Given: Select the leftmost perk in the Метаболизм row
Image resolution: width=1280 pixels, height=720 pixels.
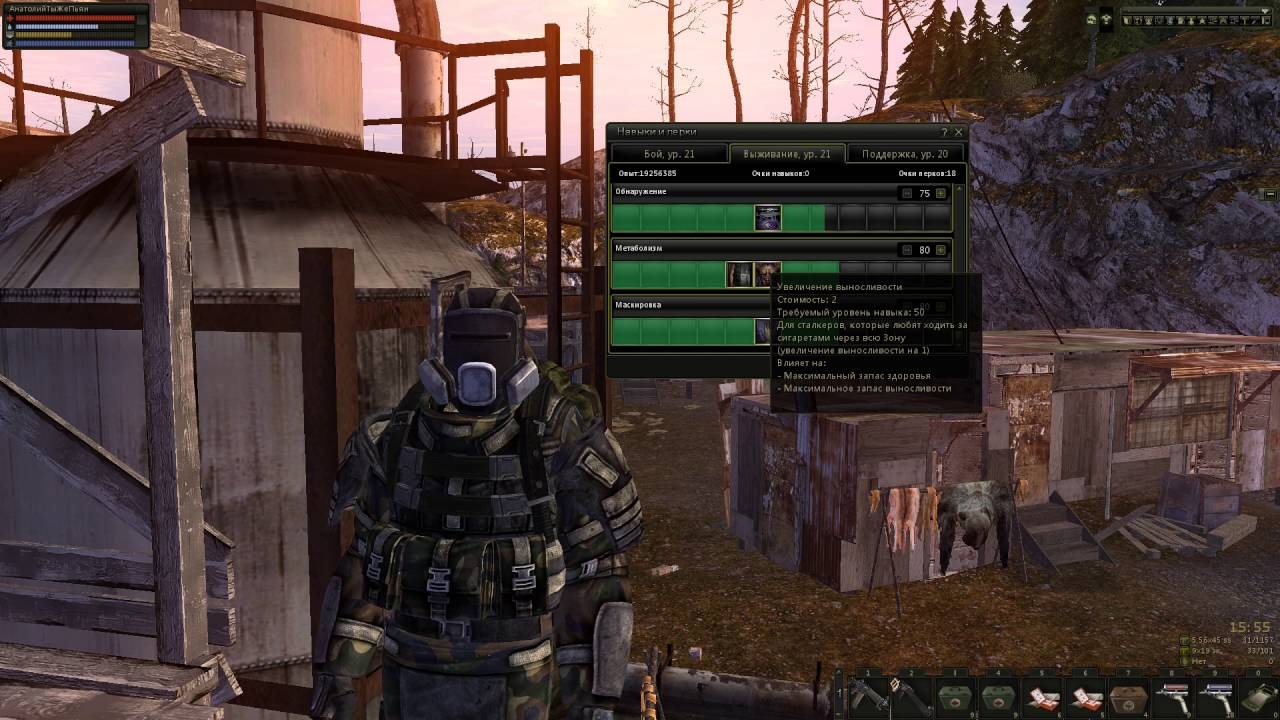Looking at the screenshot, I should click(739, 275).
